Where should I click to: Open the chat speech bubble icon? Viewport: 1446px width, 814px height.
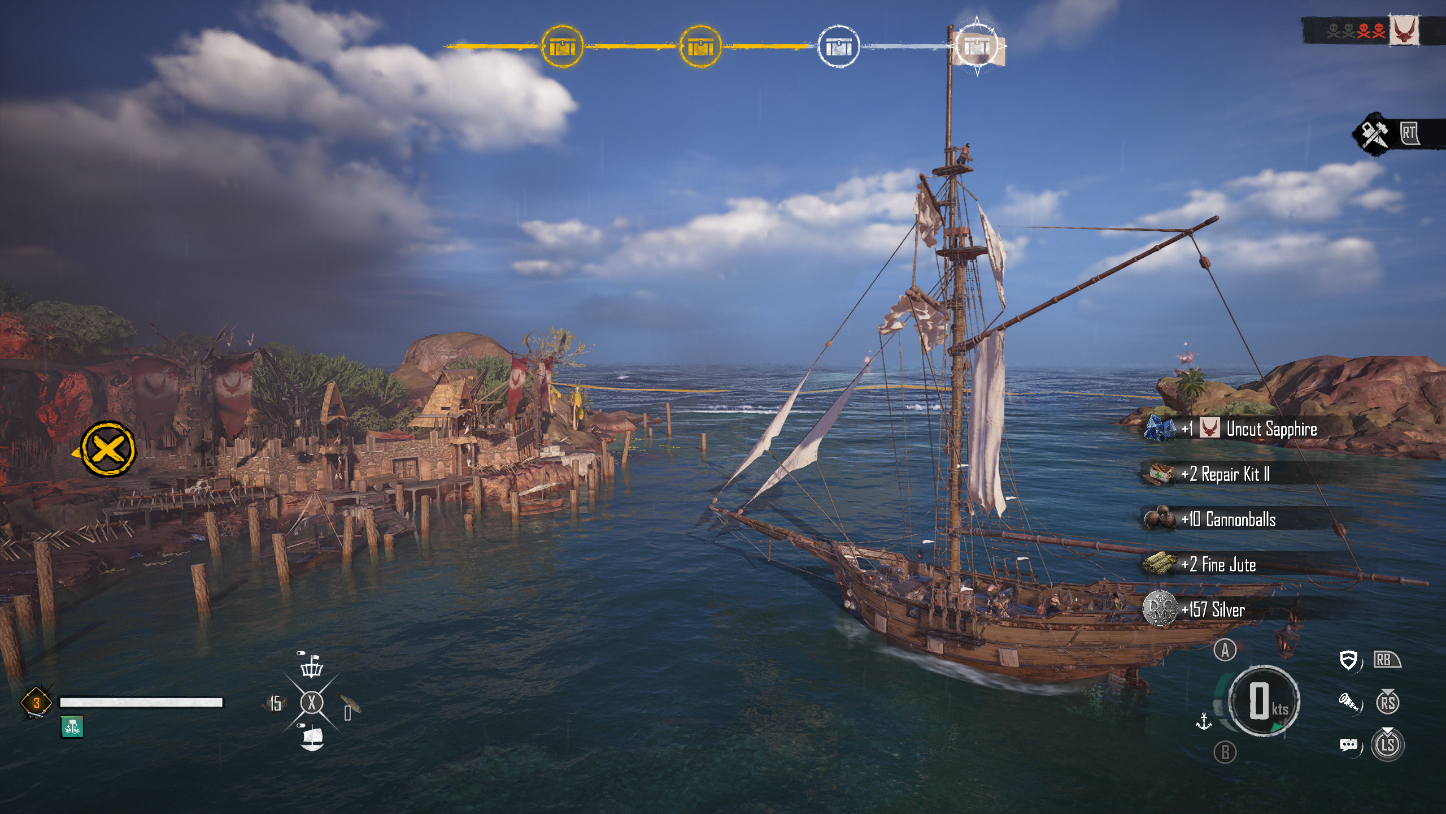click(x=1349, y=745)
